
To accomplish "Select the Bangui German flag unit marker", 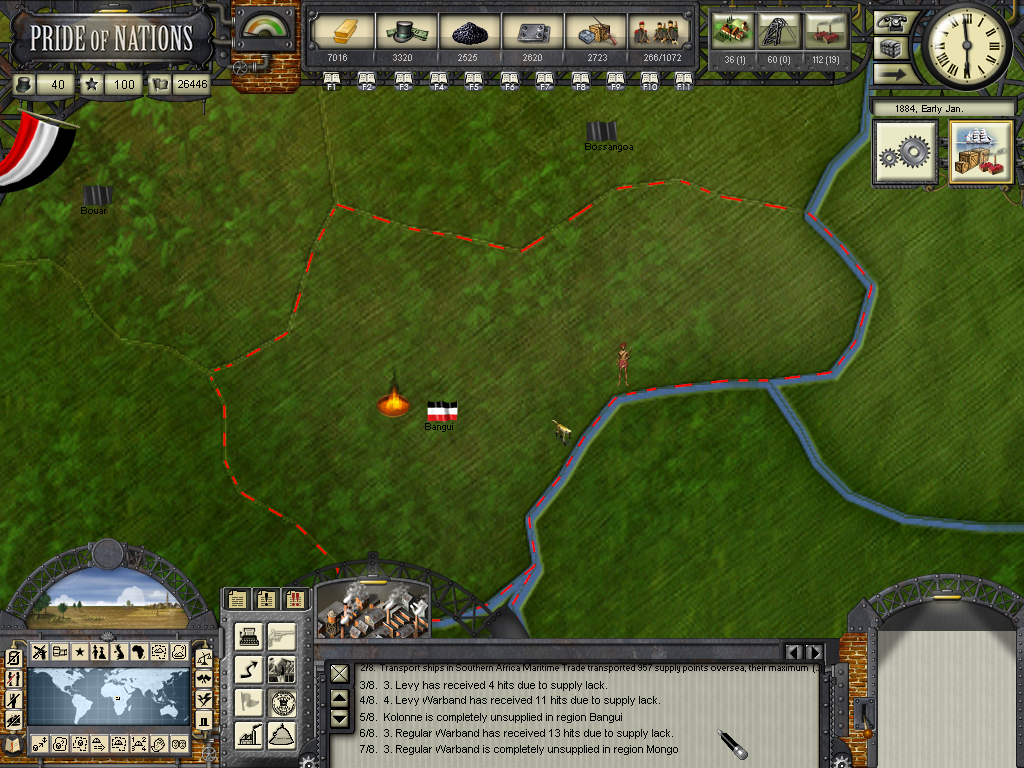I will (442, 411).
